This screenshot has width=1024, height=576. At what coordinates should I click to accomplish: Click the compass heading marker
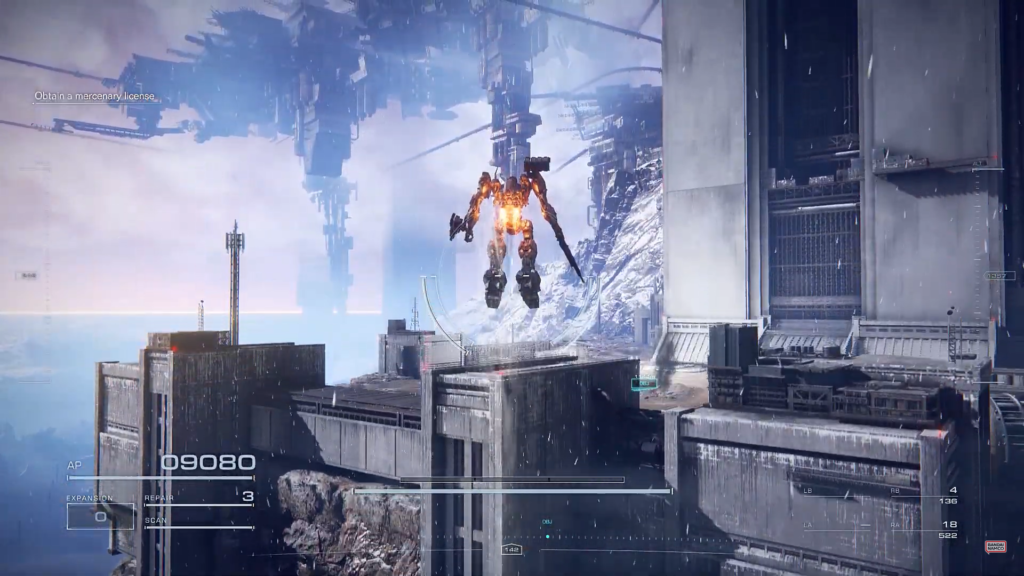point(512,549)
